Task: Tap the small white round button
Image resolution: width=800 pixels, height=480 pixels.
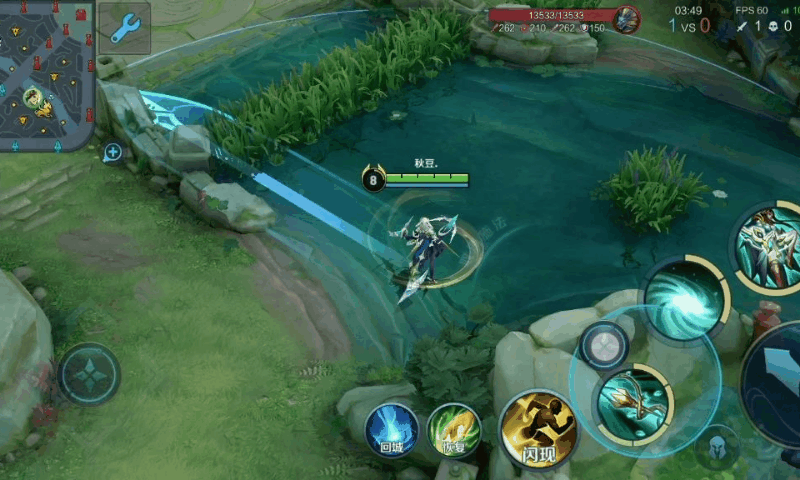Action: coord(604,346)
